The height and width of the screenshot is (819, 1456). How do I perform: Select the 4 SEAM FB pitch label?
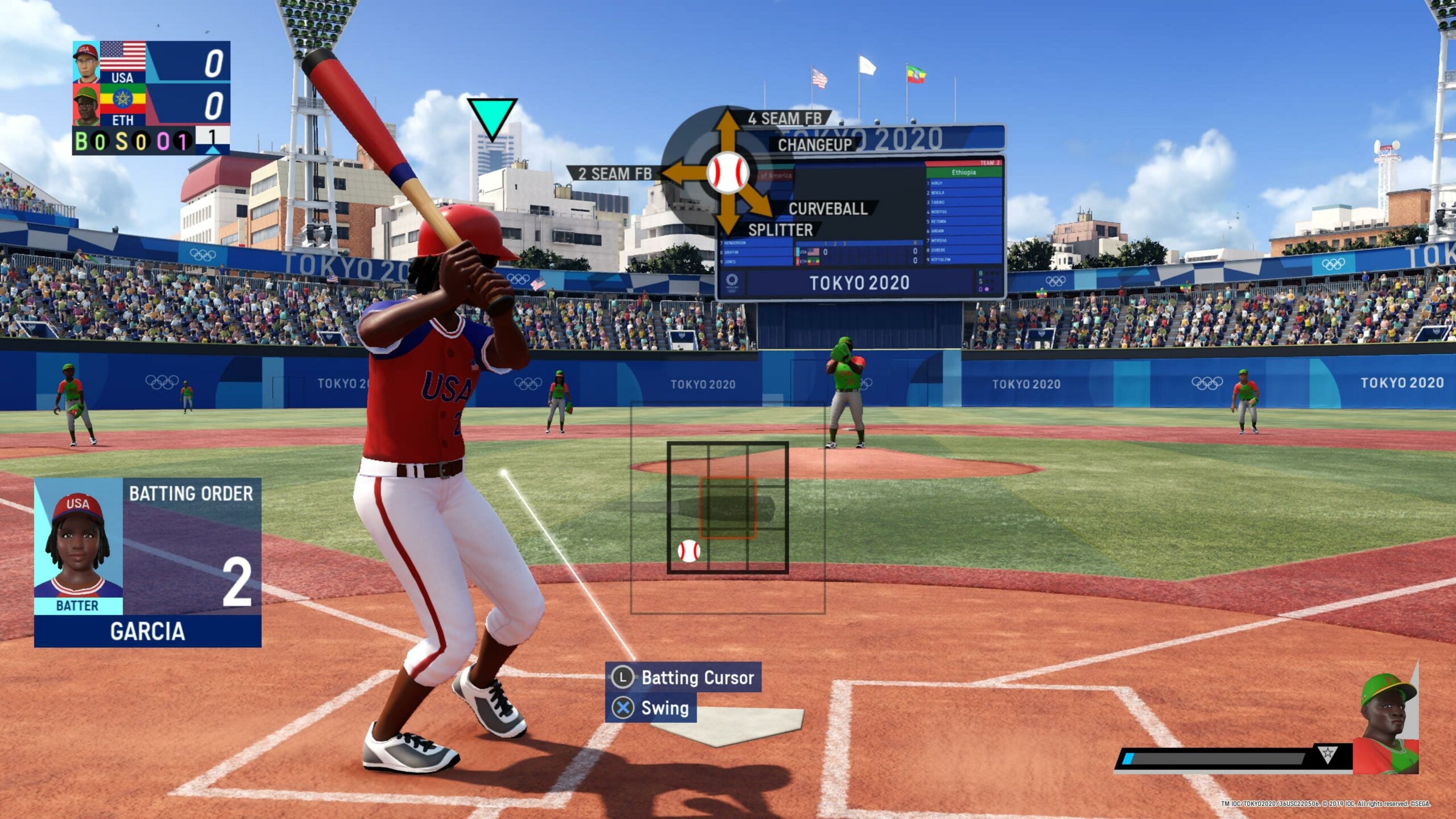click(785, 119)
